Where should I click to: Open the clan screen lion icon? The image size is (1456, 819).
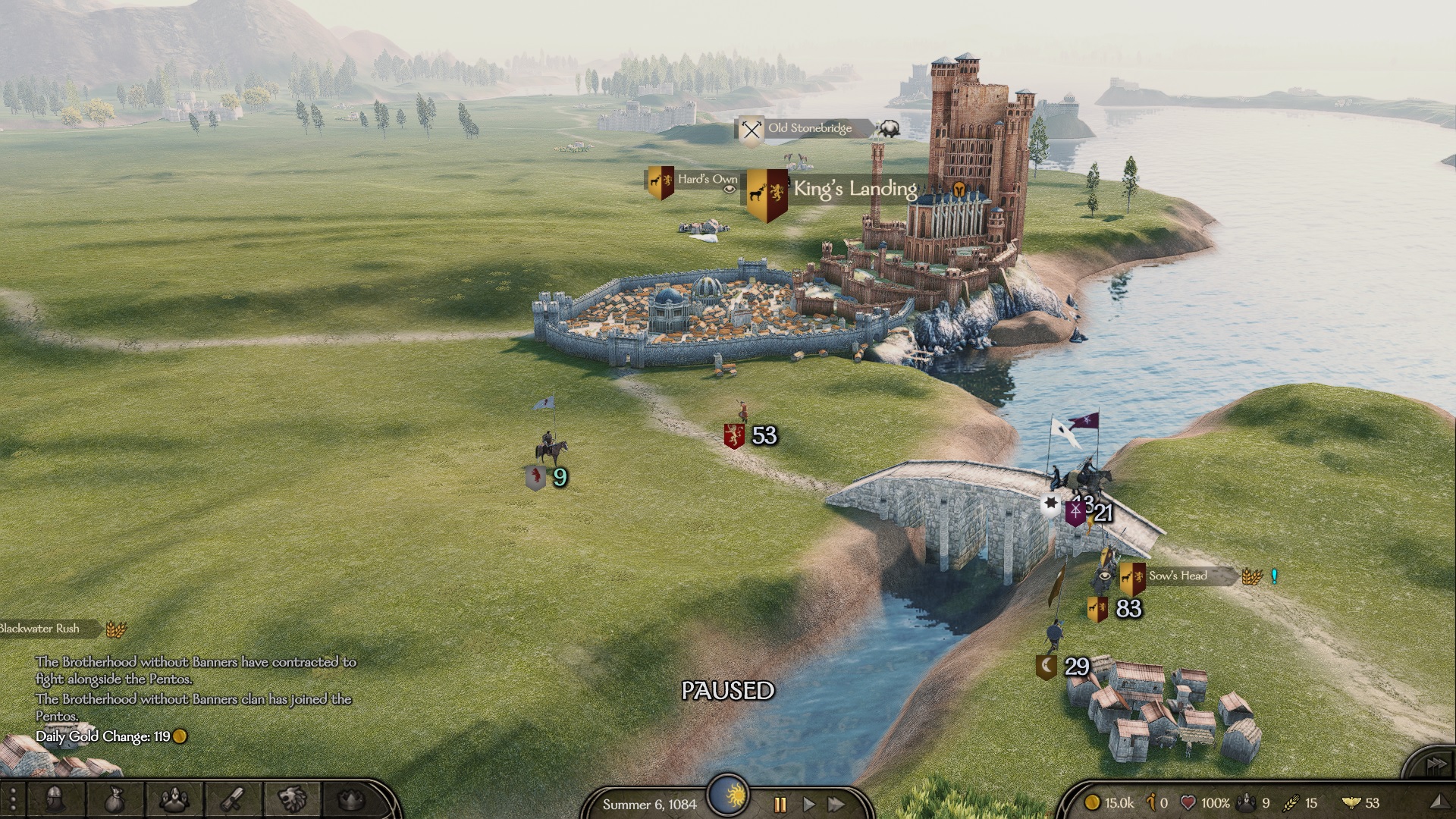(292, 799)
